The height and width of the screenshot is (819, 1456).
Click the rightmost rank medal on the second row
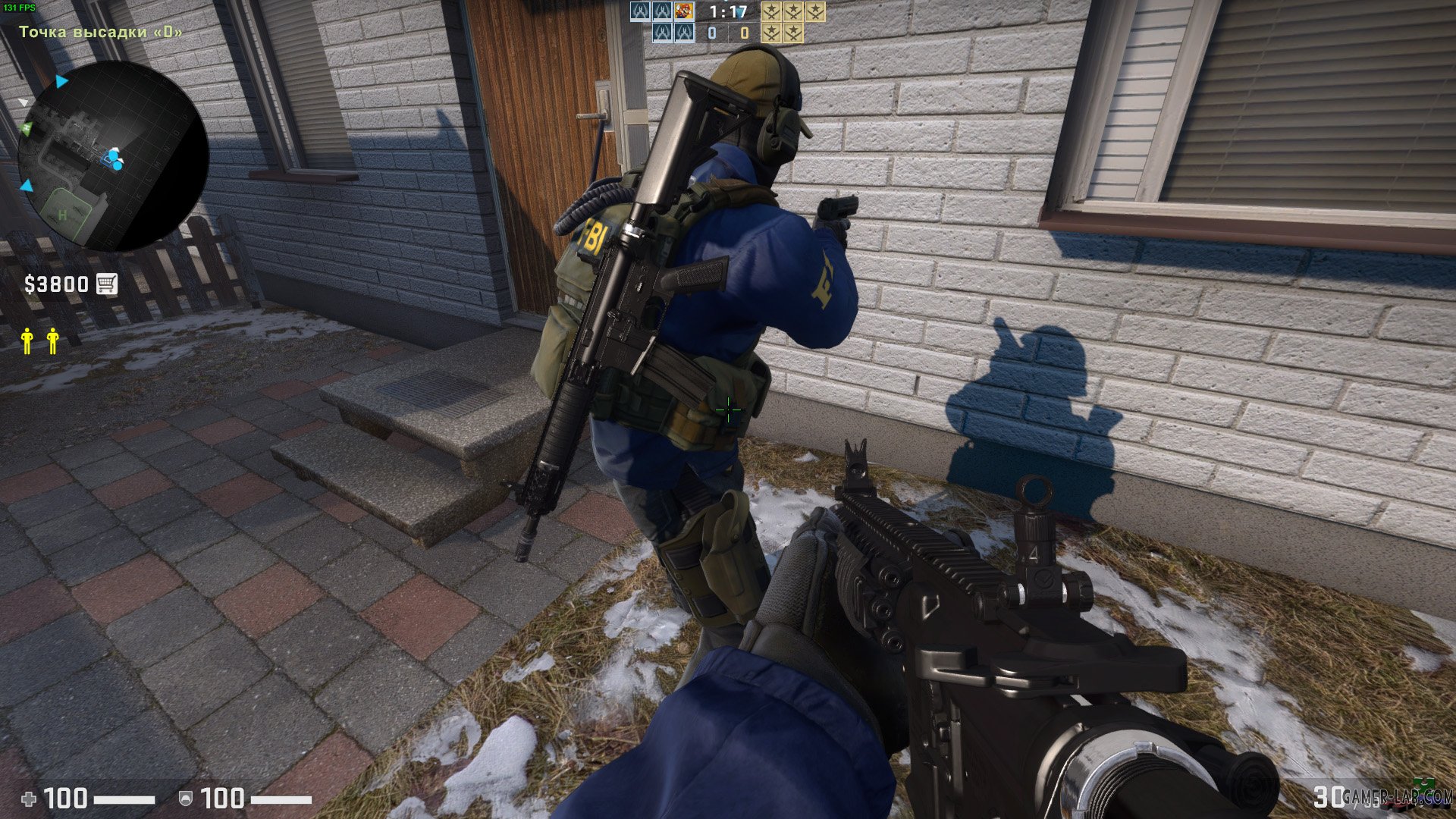793,33
